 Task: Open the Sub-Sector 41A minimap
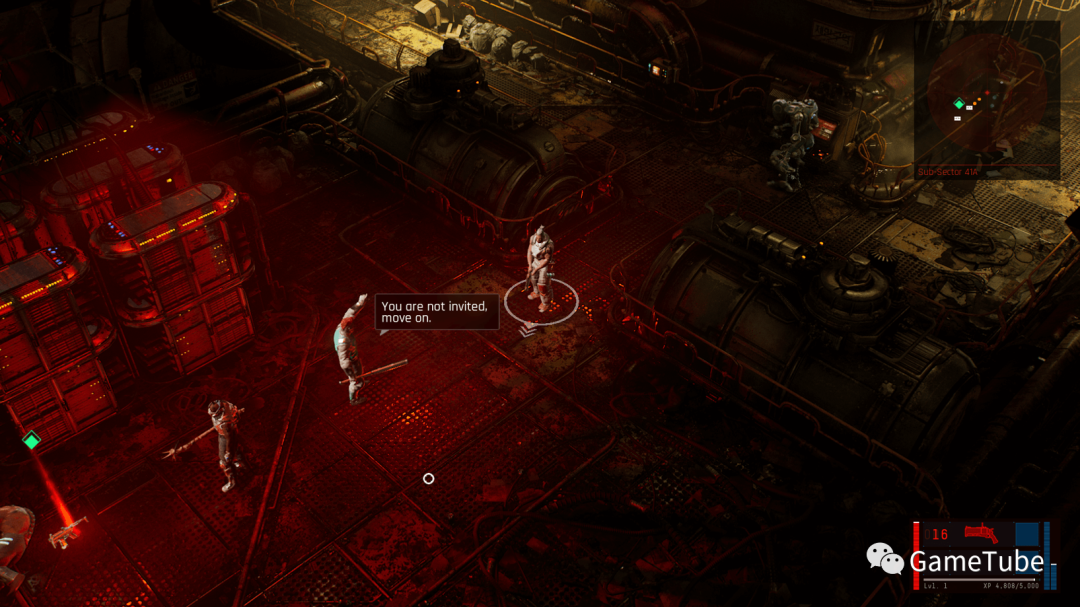click(987, 98)
